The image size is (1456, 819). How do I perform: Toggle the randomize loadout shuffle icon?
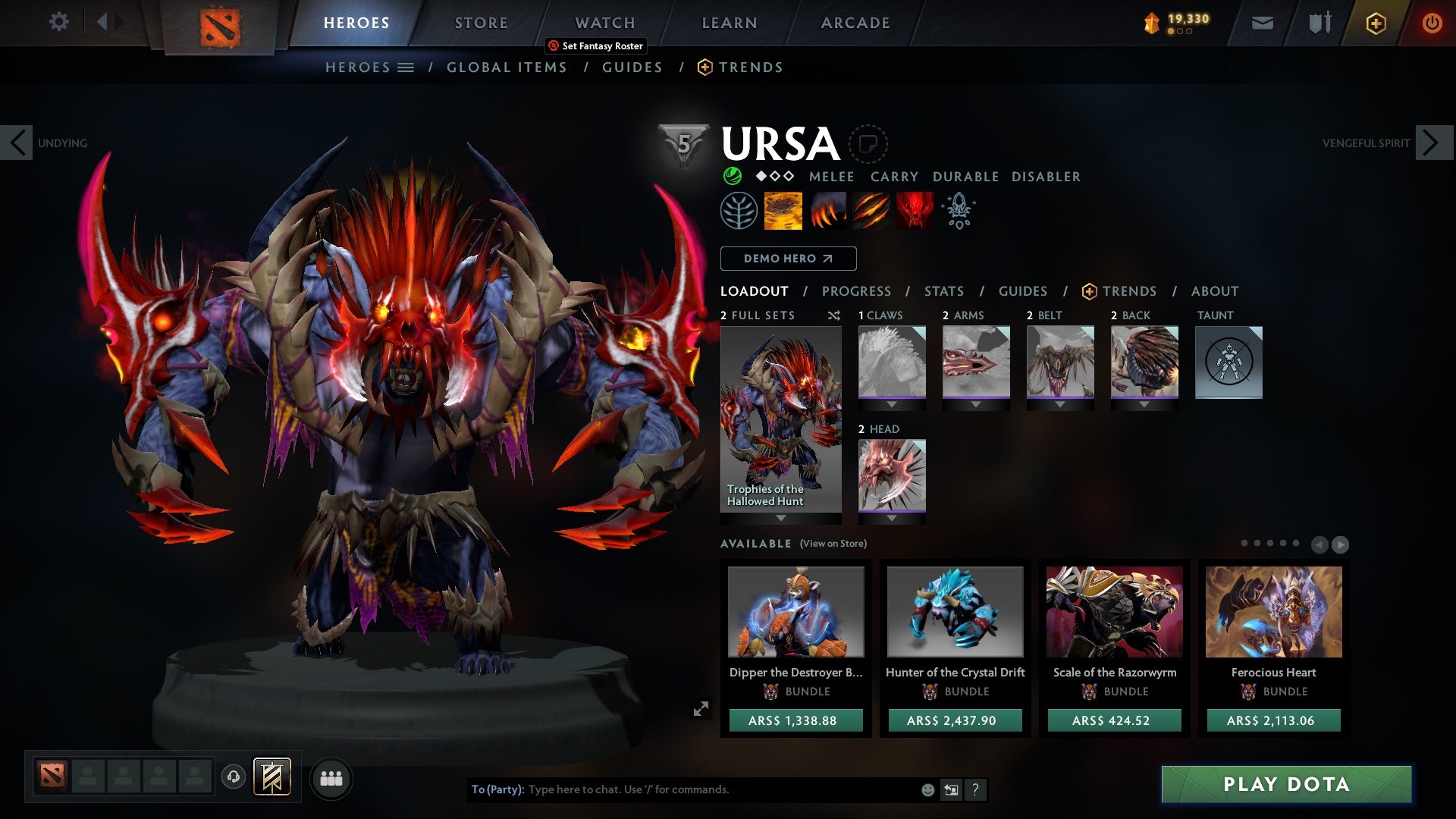click(x=834, y=315)
